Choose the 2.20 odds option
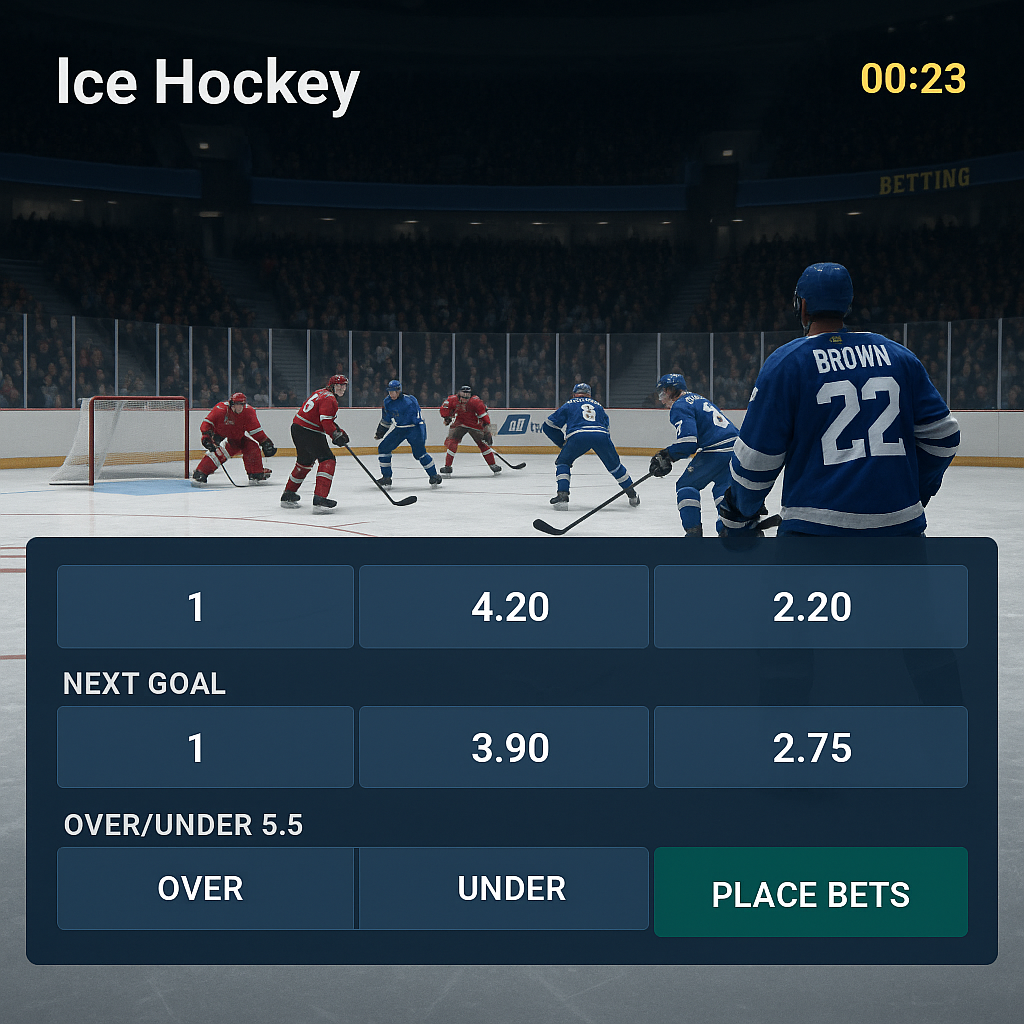The image size is (1024, 1024). [x=810, y=607]
